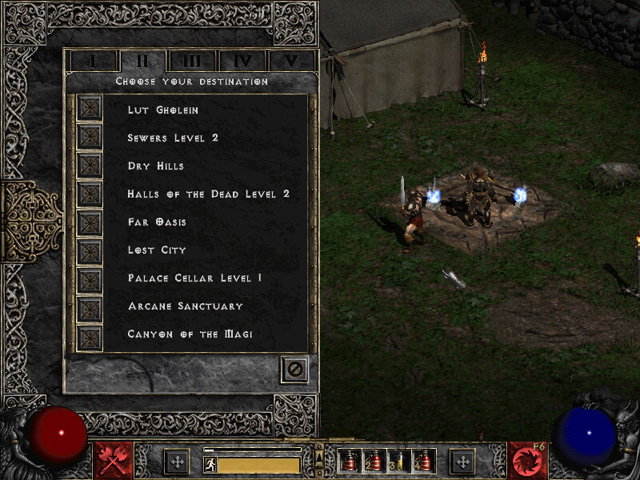This screenshot has width=640, height=480.
Task: Open the Act IV waypoint tab
Action: [x=241, y=60]
